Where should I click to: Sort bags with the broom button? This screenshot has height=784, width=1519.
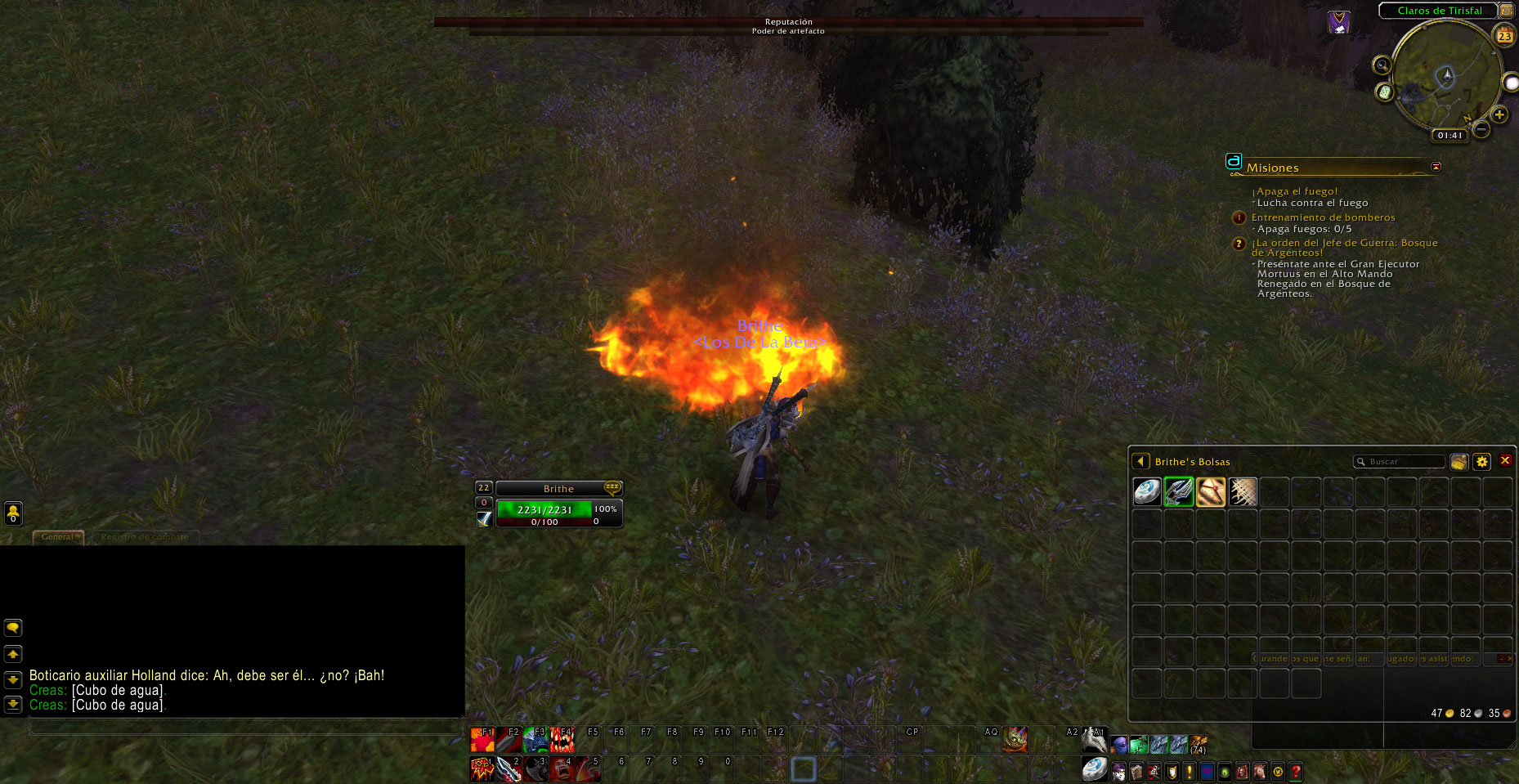[1459, 462]
